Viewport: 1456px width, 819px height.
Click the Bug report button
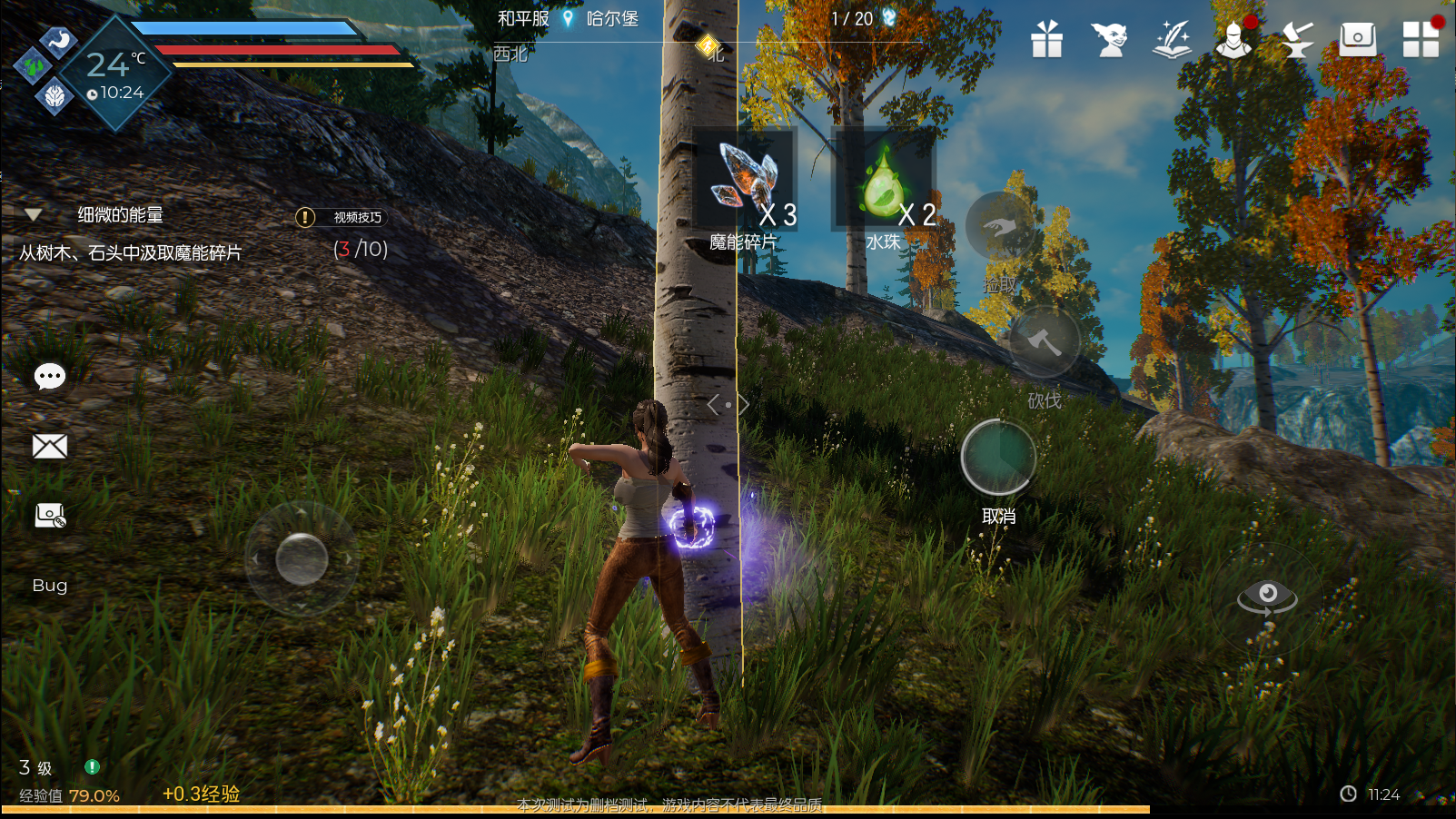tap(50, 586)
